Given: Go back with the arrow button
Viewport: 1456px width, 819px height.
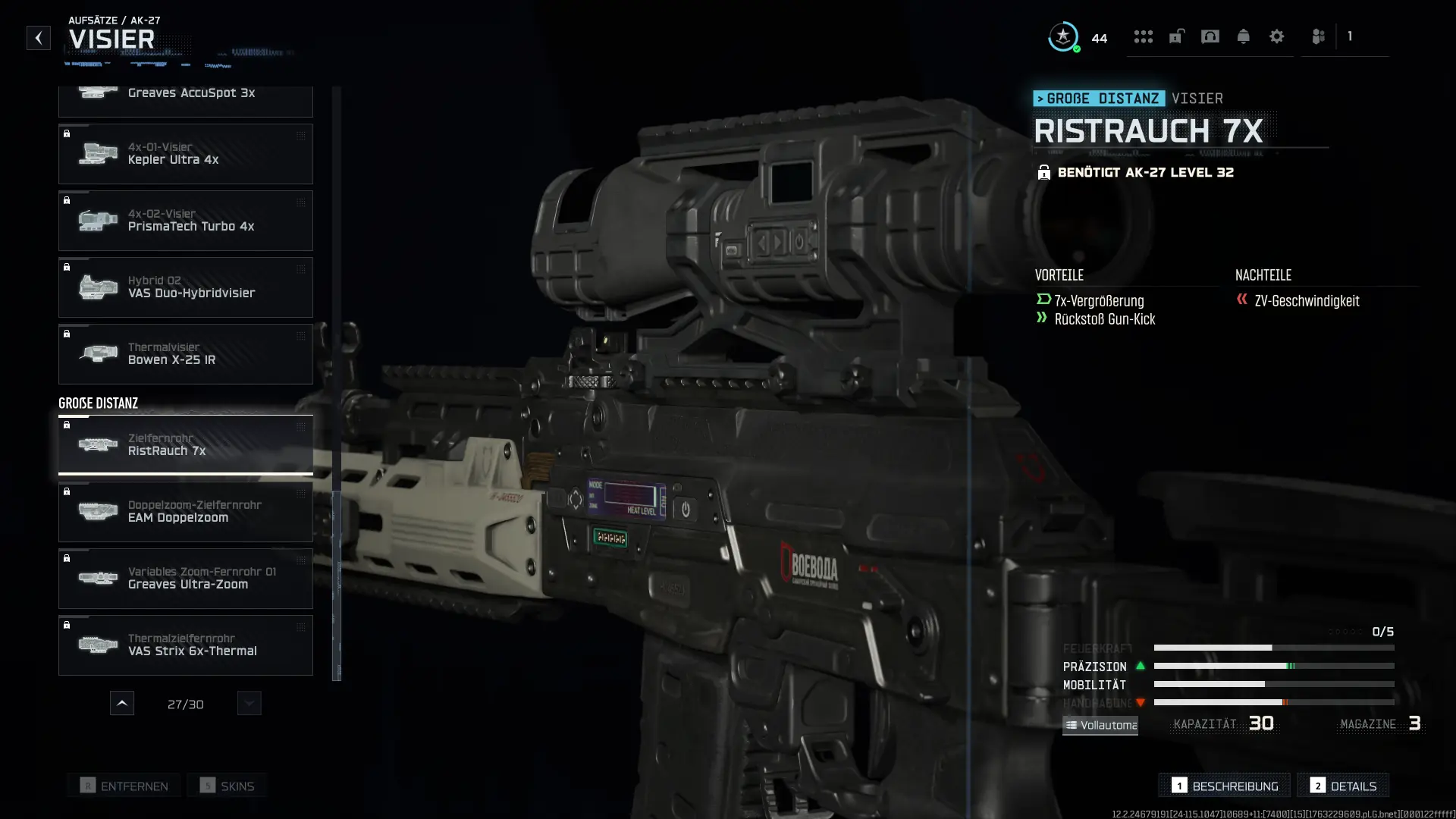Looking at the screenshot, I should click(39, 38).
